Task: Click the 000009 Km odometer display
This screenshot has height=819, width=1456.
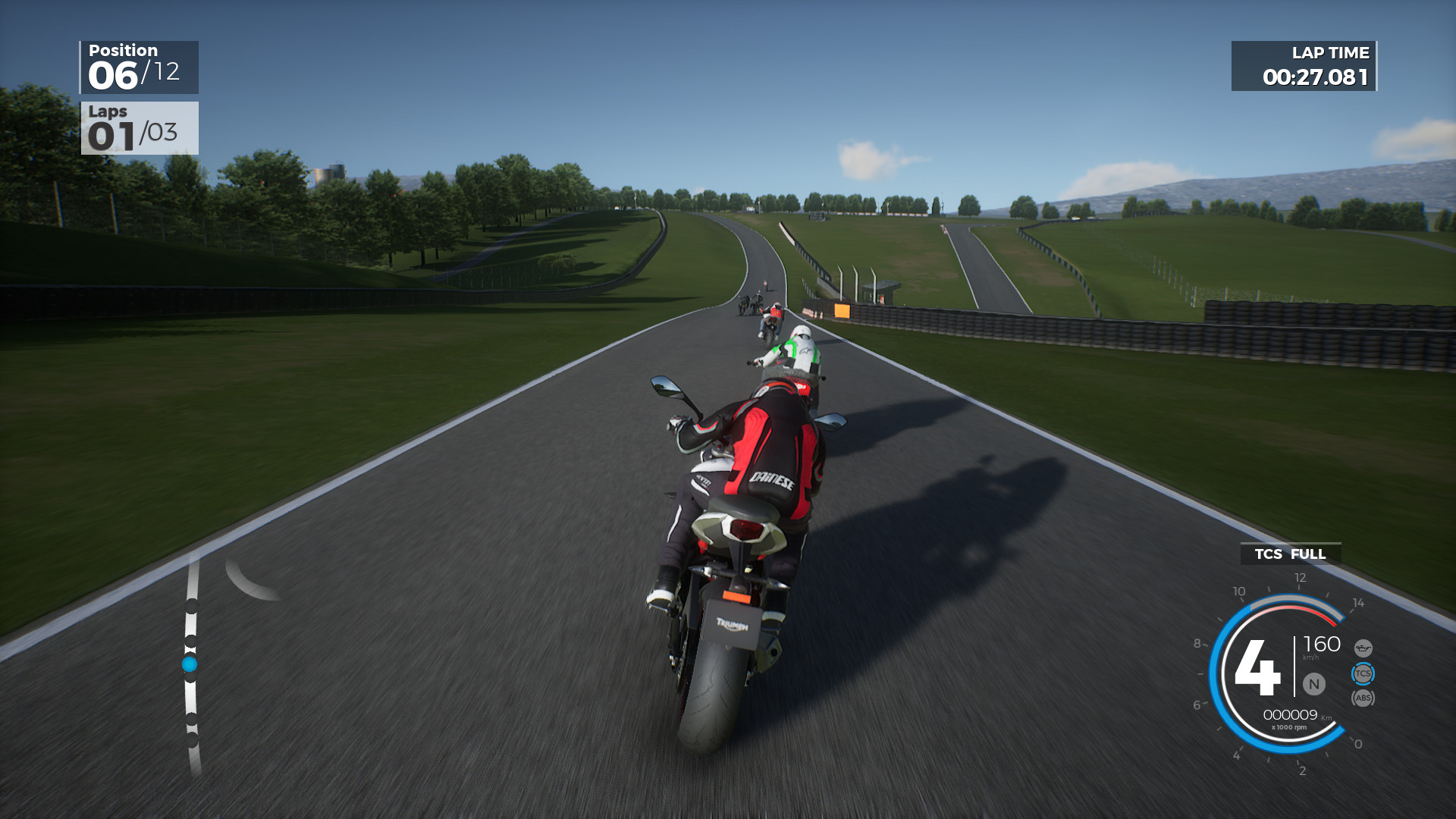Action: [x=1291, y=714]
